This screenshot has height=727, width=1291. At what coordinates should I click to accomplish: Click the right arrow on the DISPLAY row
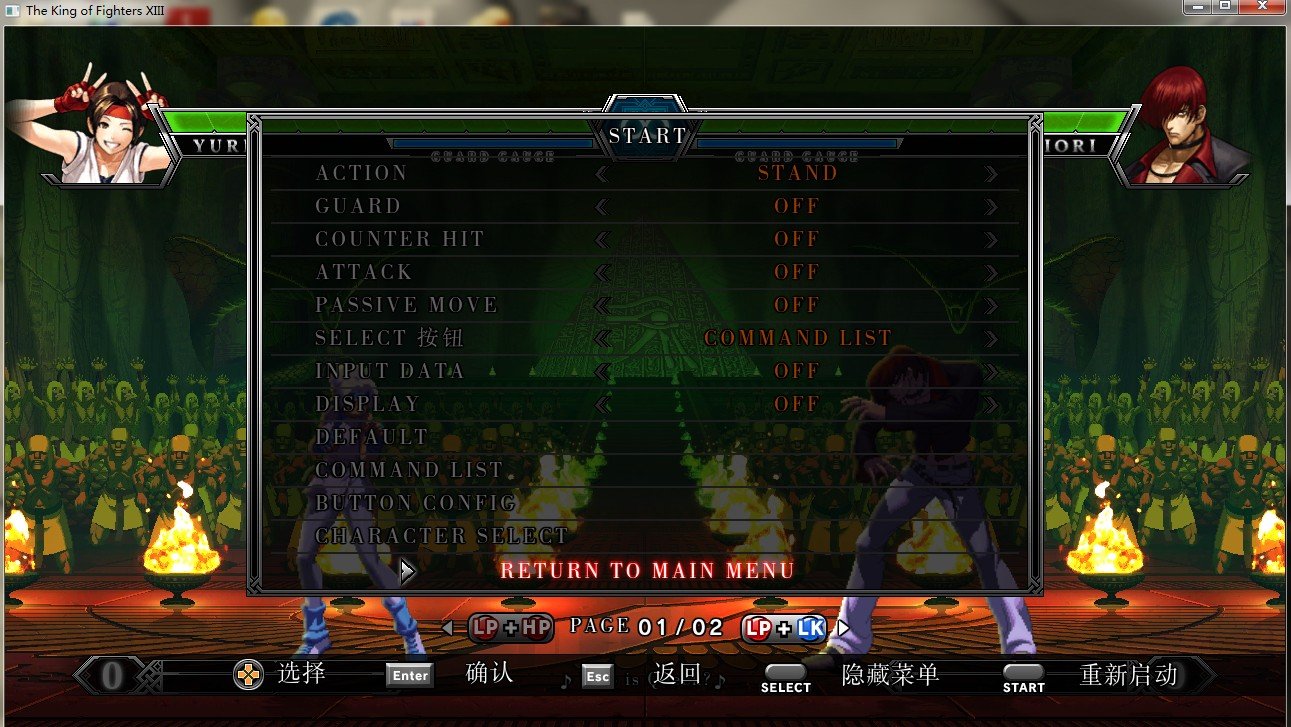pos(990,405)
